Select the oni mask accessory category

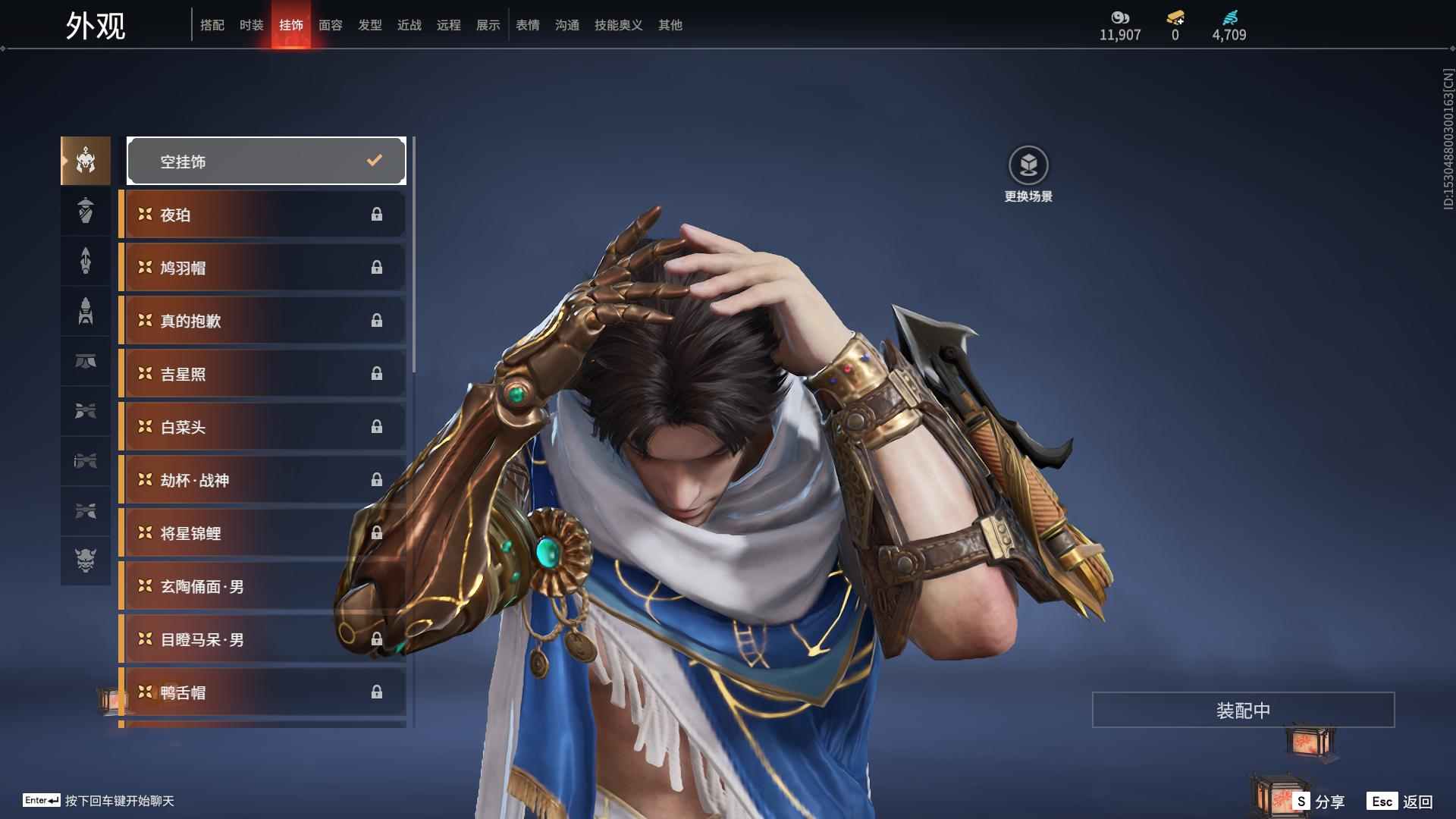click(86, 560)
